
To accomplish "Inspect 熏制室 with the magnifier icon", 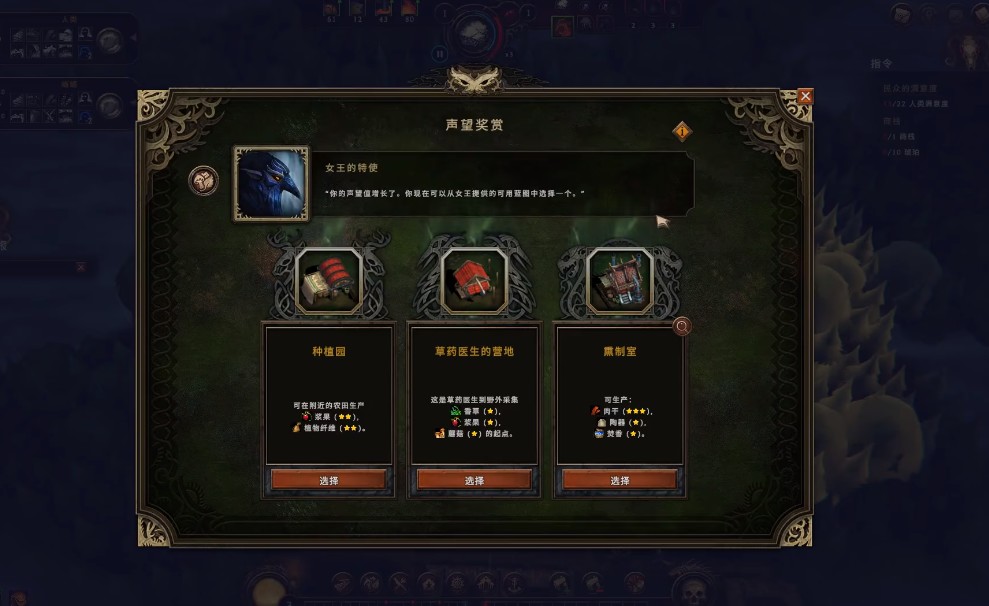I will [x=682, y=326].
